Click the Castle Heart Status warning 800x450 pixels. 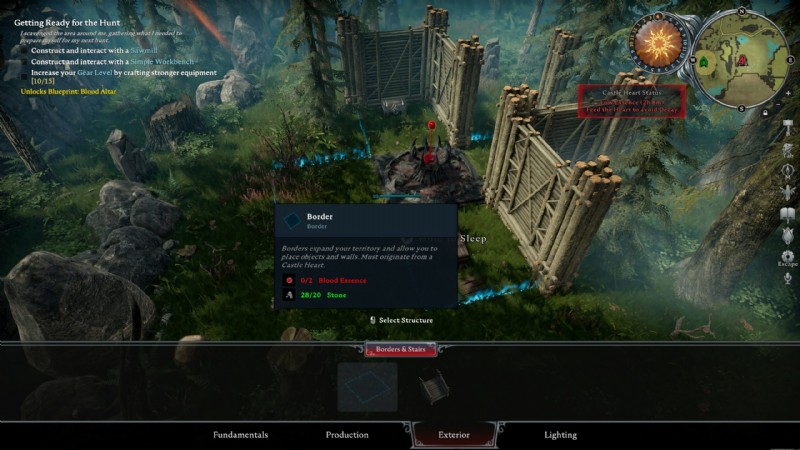click(x=632, y=101)
